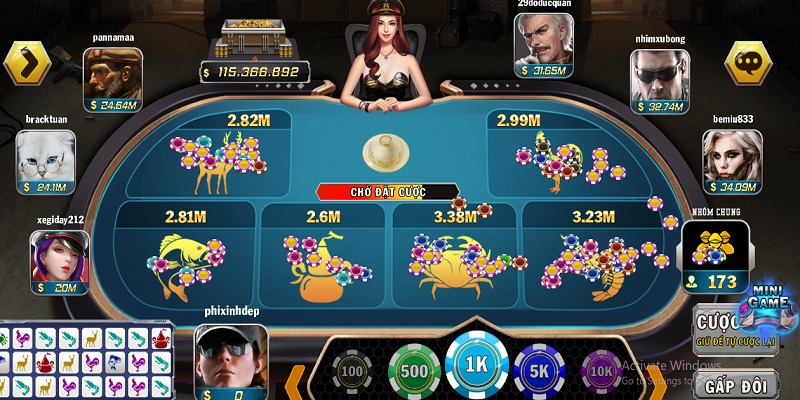Pick the 5K chip
The height and width of the screenshot is (400, 800).
pyautogui.click(x=540, y=369)
